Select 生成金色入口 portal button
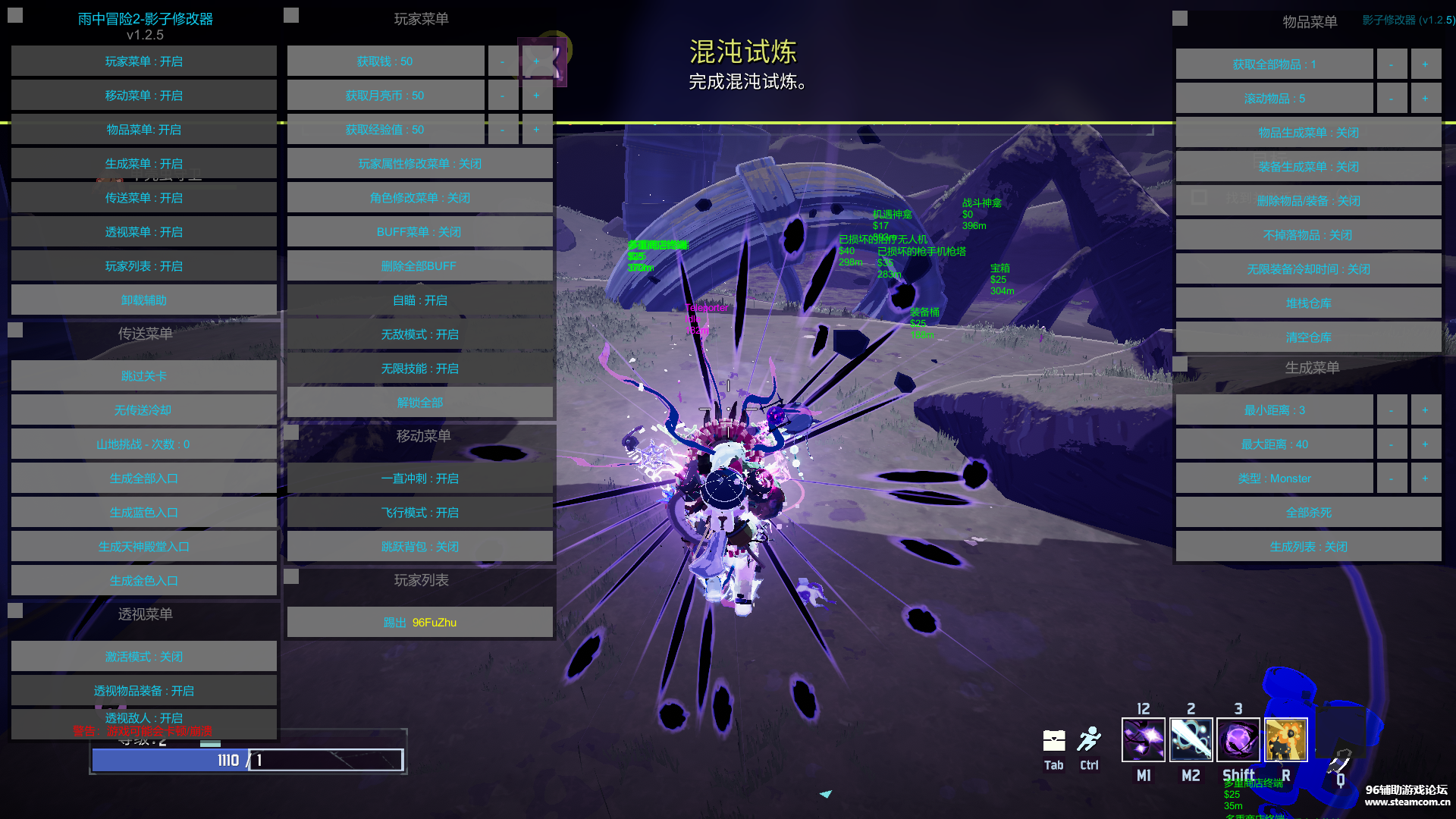This screenshot has width=1456, height=819. 143,581
